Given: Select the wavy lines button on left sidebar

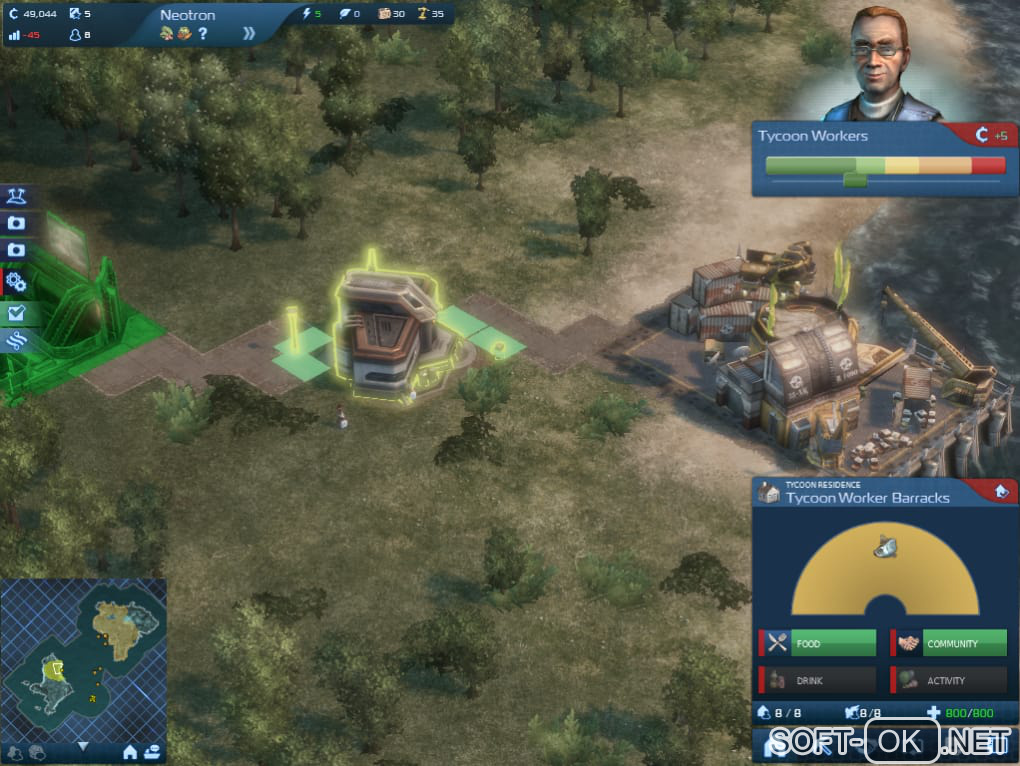Looking at the screenshot, I should tap(16, 341).
